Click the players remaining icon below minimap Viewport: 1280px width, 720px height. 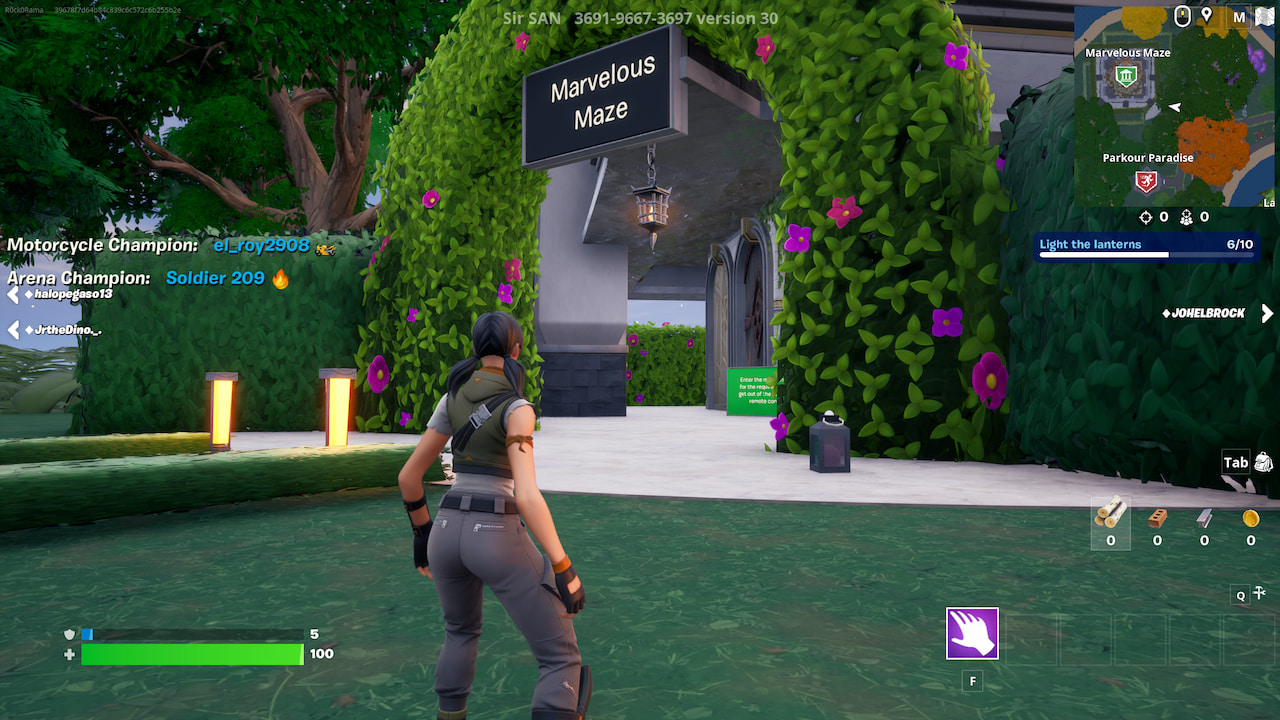pos(1186,218)
